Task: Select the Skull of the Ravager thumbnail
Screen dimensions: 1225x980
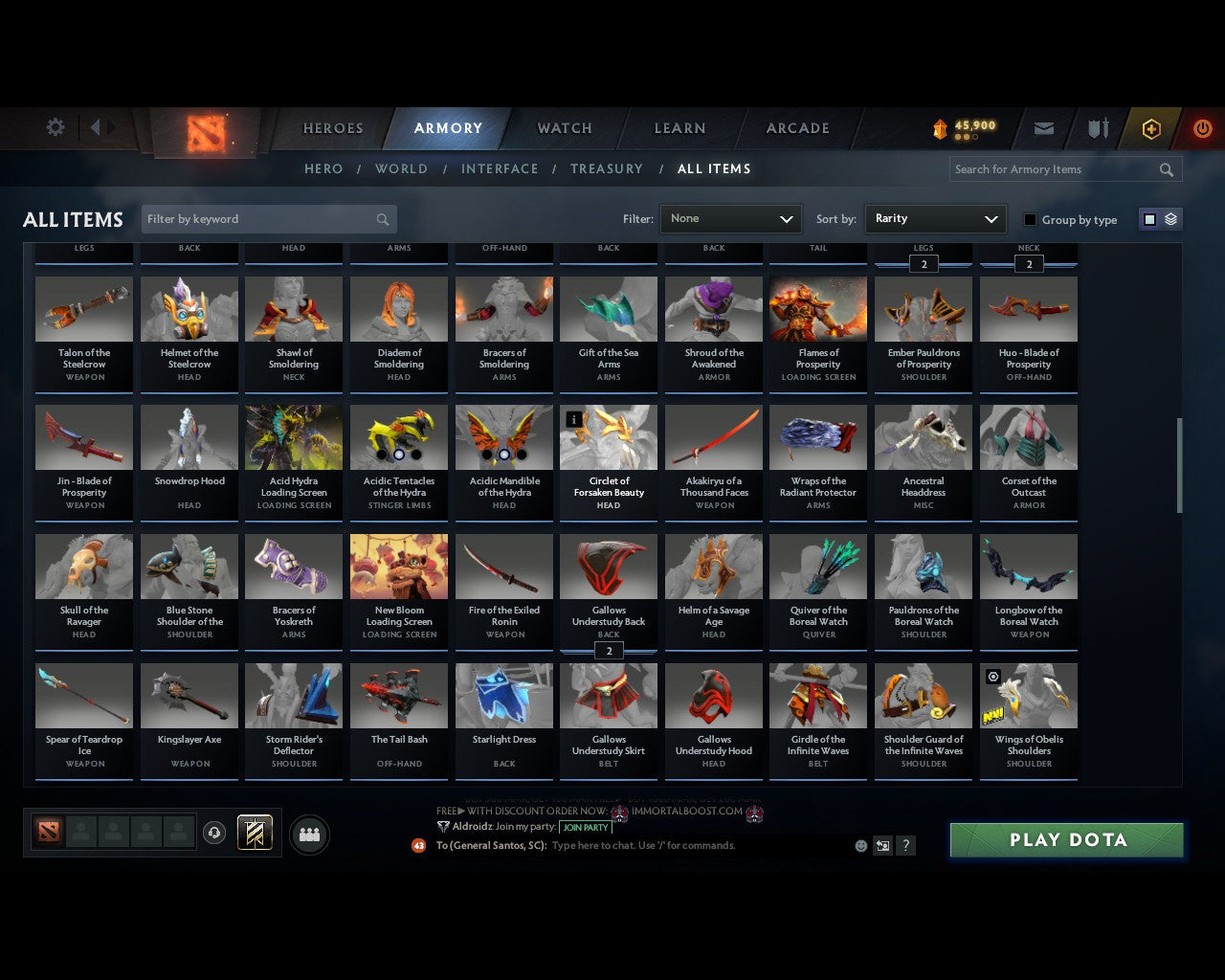Action: (x=83, y=566)
